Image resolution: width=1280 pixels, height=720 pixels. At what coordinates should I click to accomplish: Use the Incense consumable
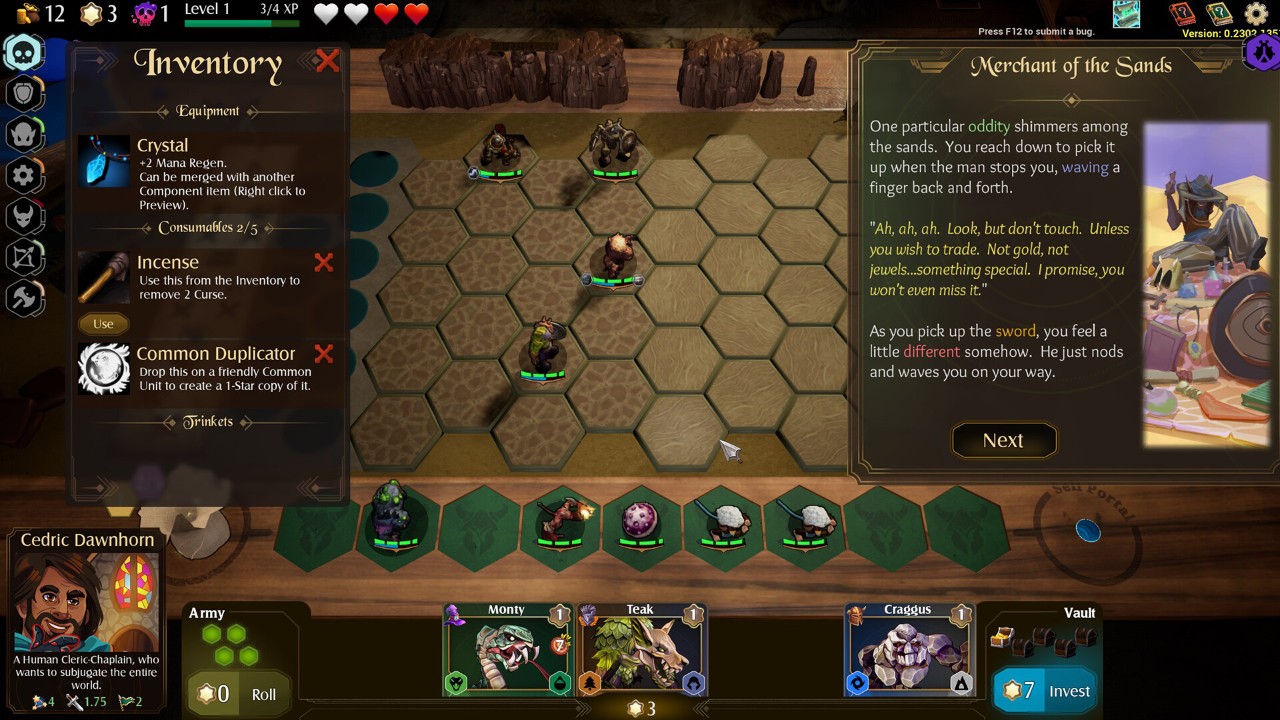coord(103,324)
